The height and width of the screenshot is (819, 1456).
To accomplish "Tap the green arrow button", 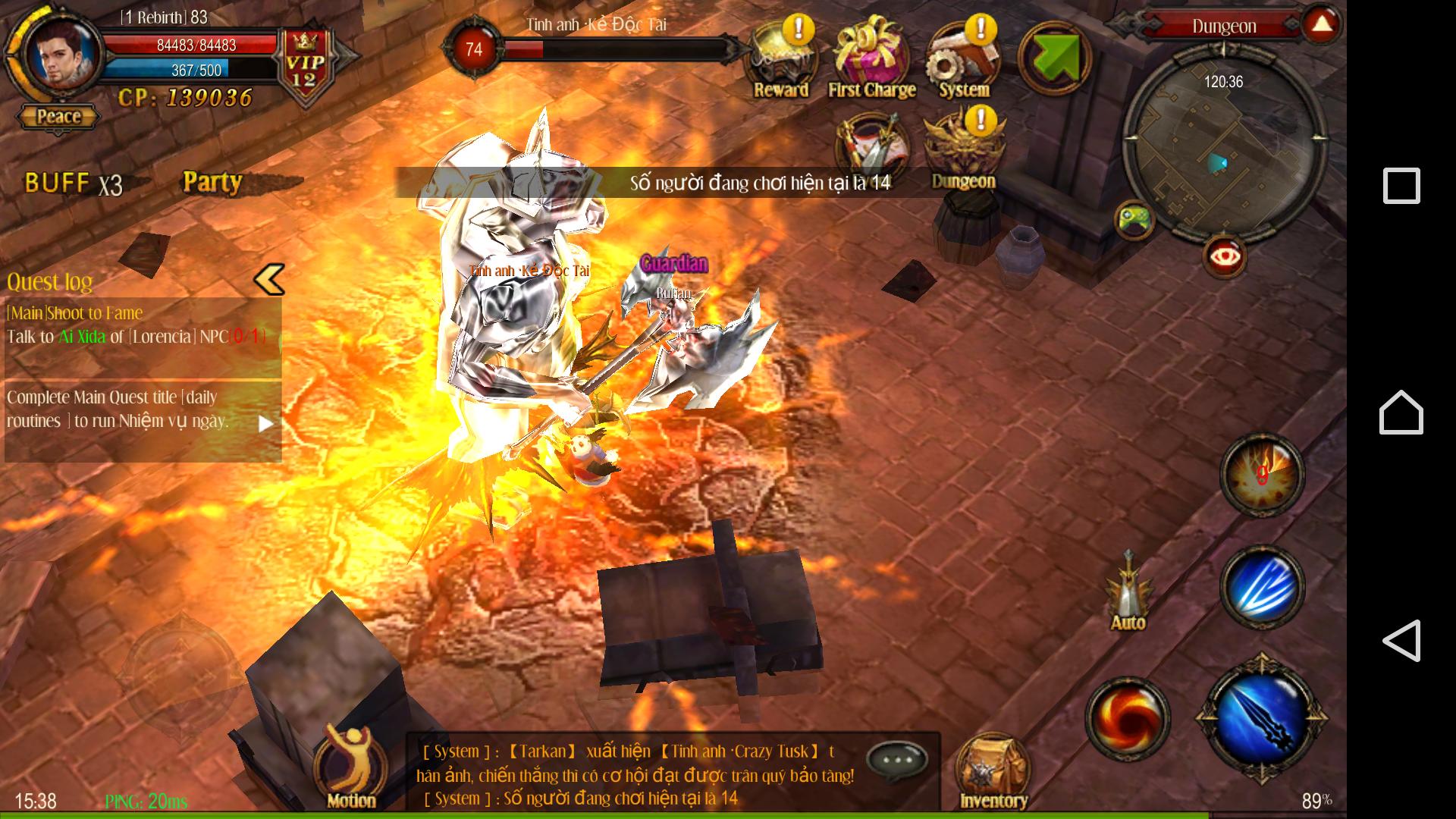I will [1054, 58].
